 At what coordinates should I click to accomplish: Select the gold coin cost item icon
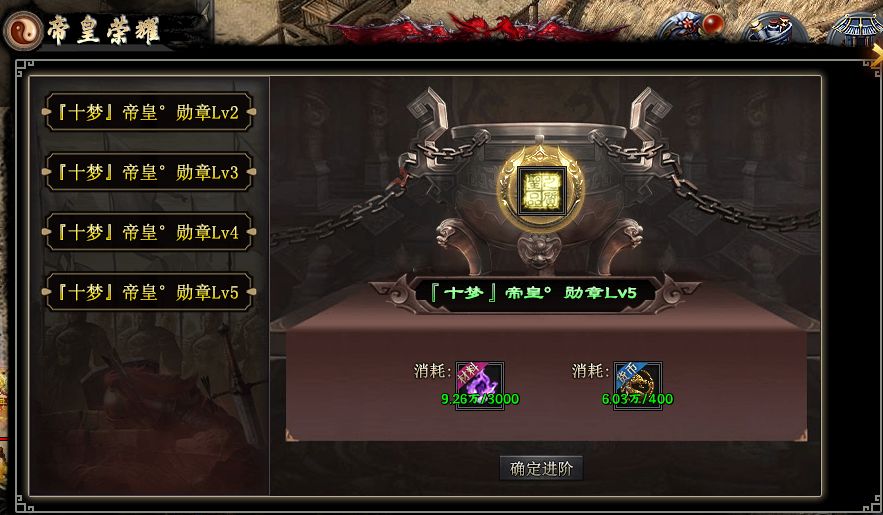(x=637, y=384)
